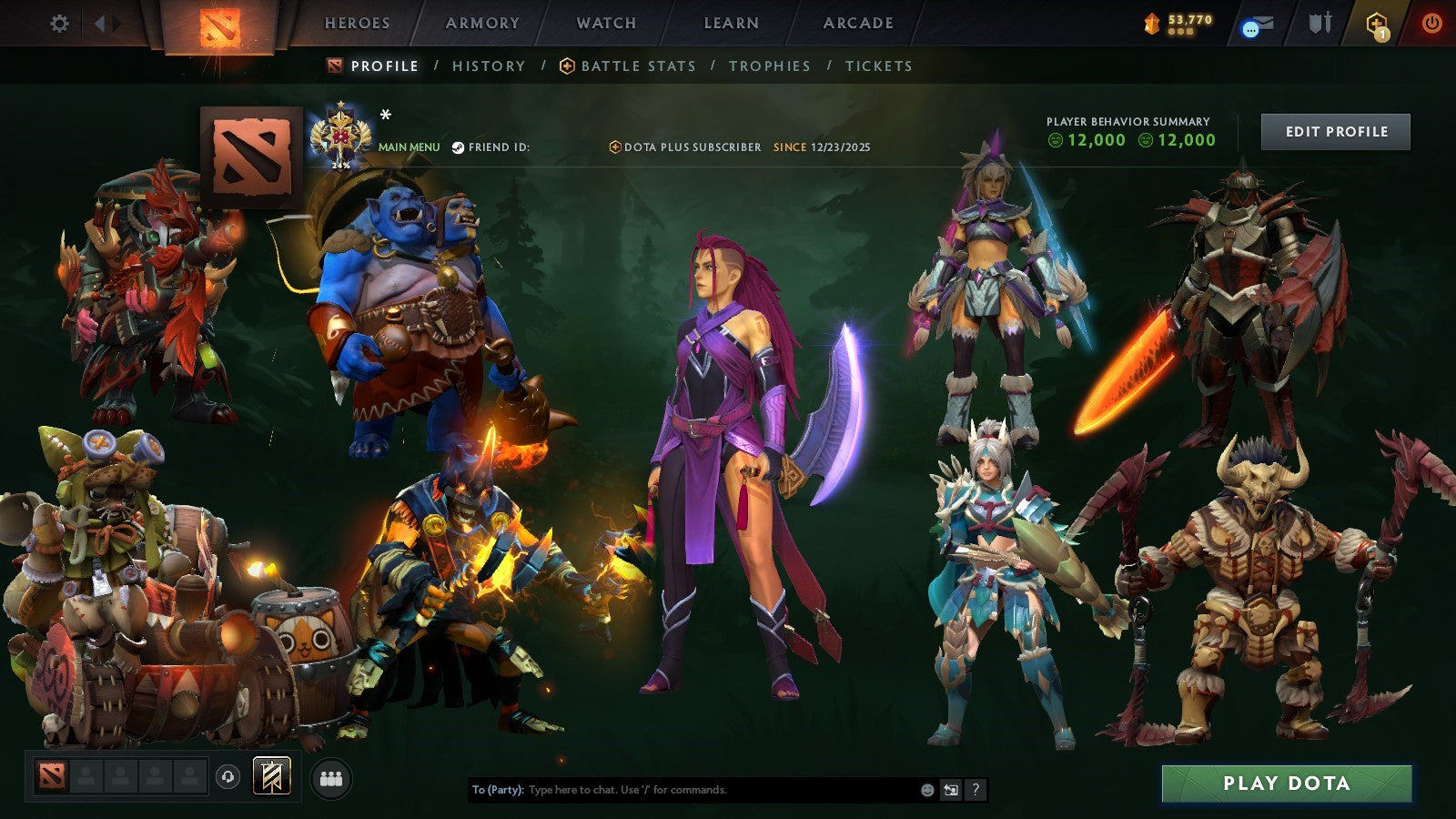The height and width of the screenshot is (819, 1456).
Task: Click the chat help question mark icon
Action: (976, 791)
